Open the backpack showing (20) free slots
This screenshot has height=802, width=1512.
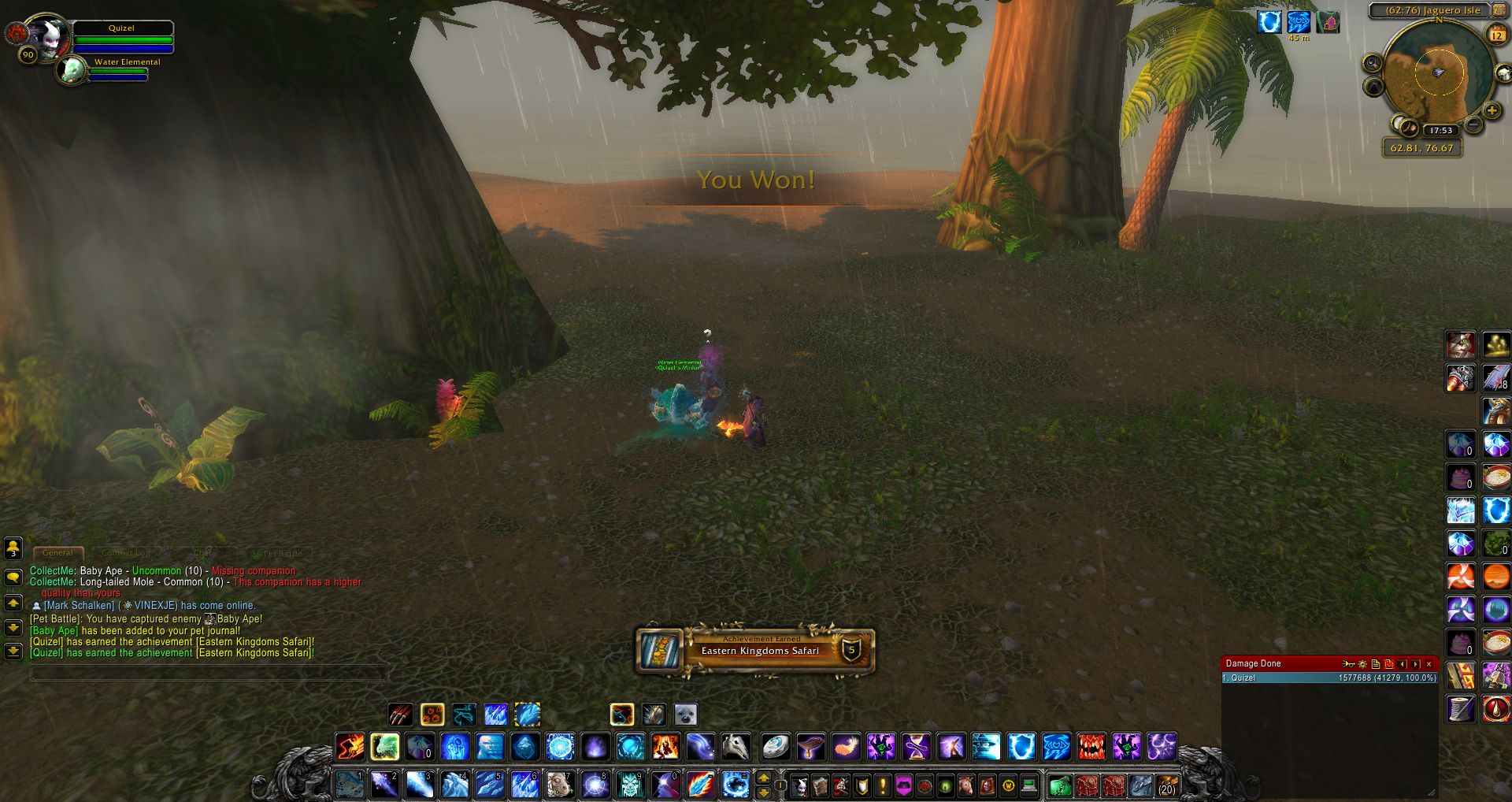1166,785
